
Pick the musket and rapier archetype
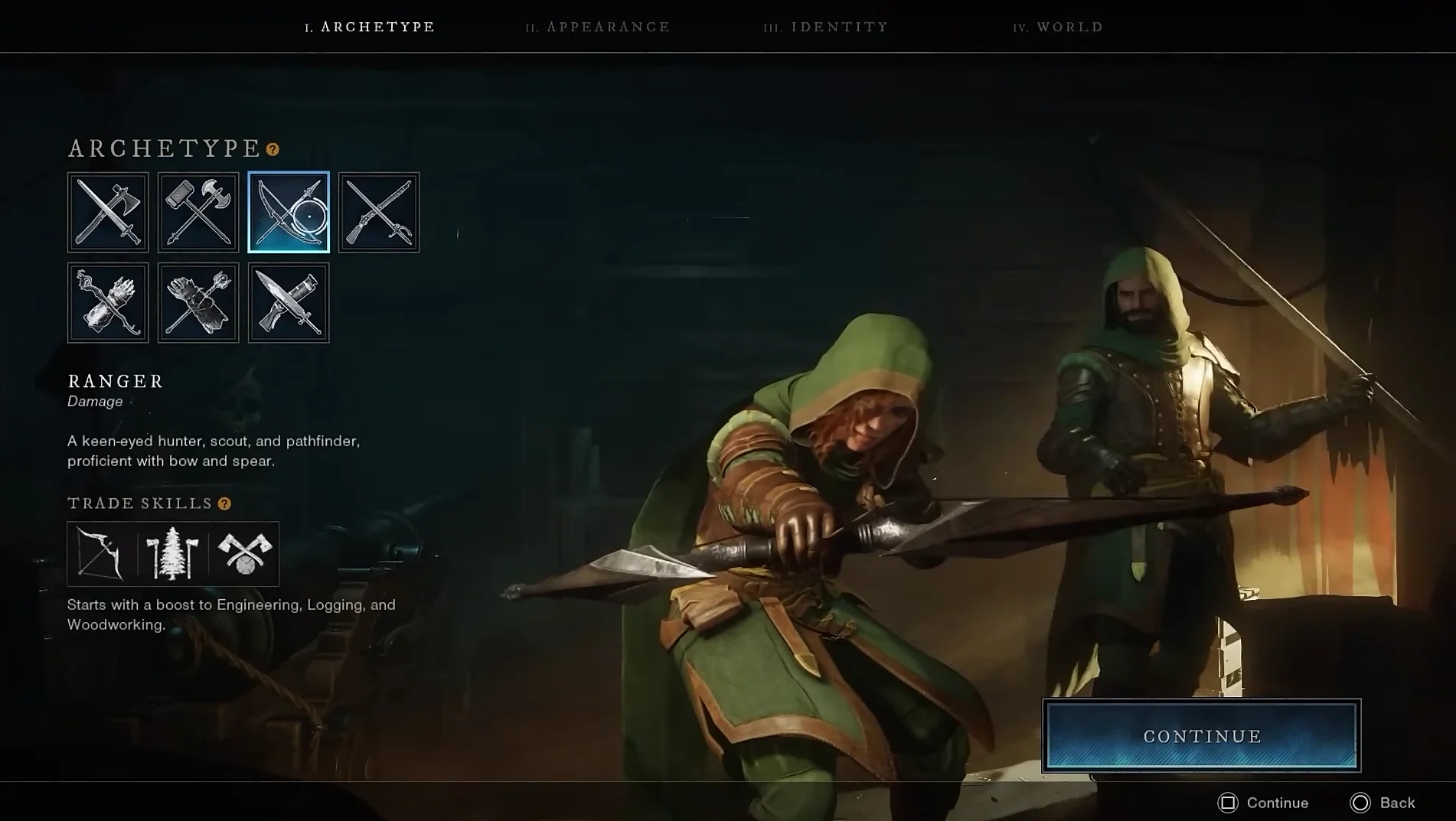[379, 212]
